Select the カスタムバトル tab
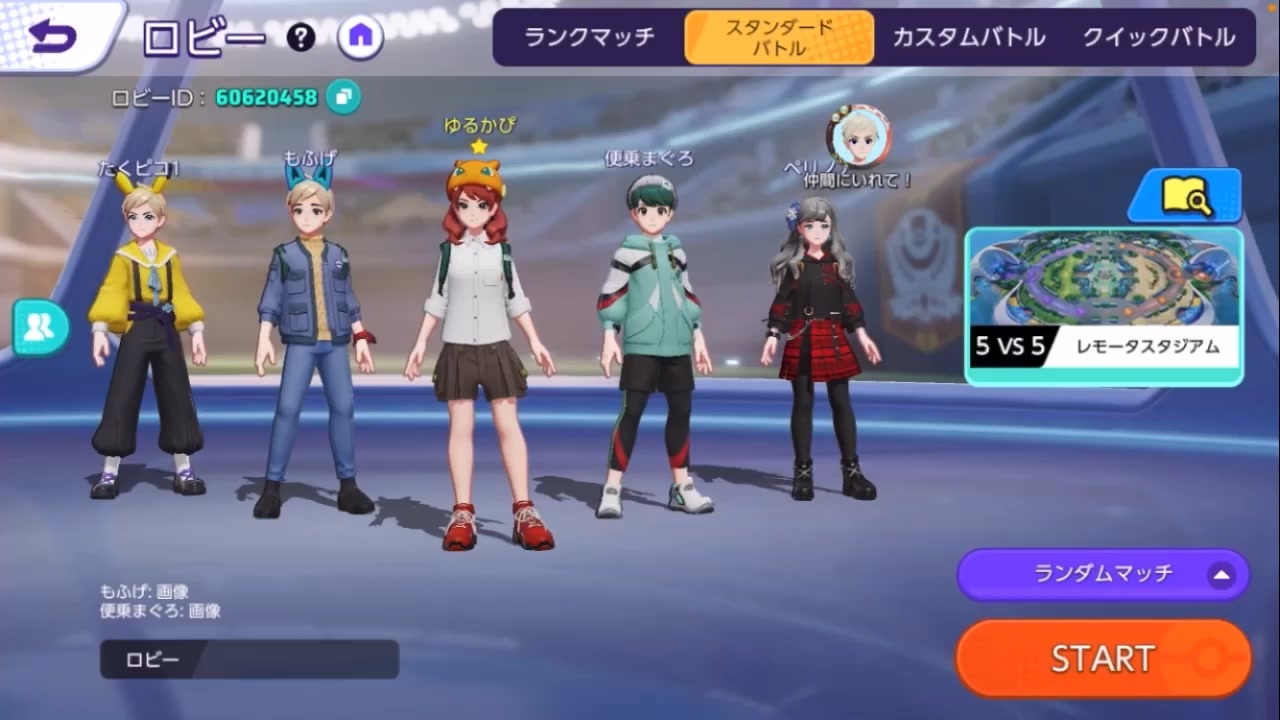The height and width of the screenshot is (720, 1280). point(967,37)
